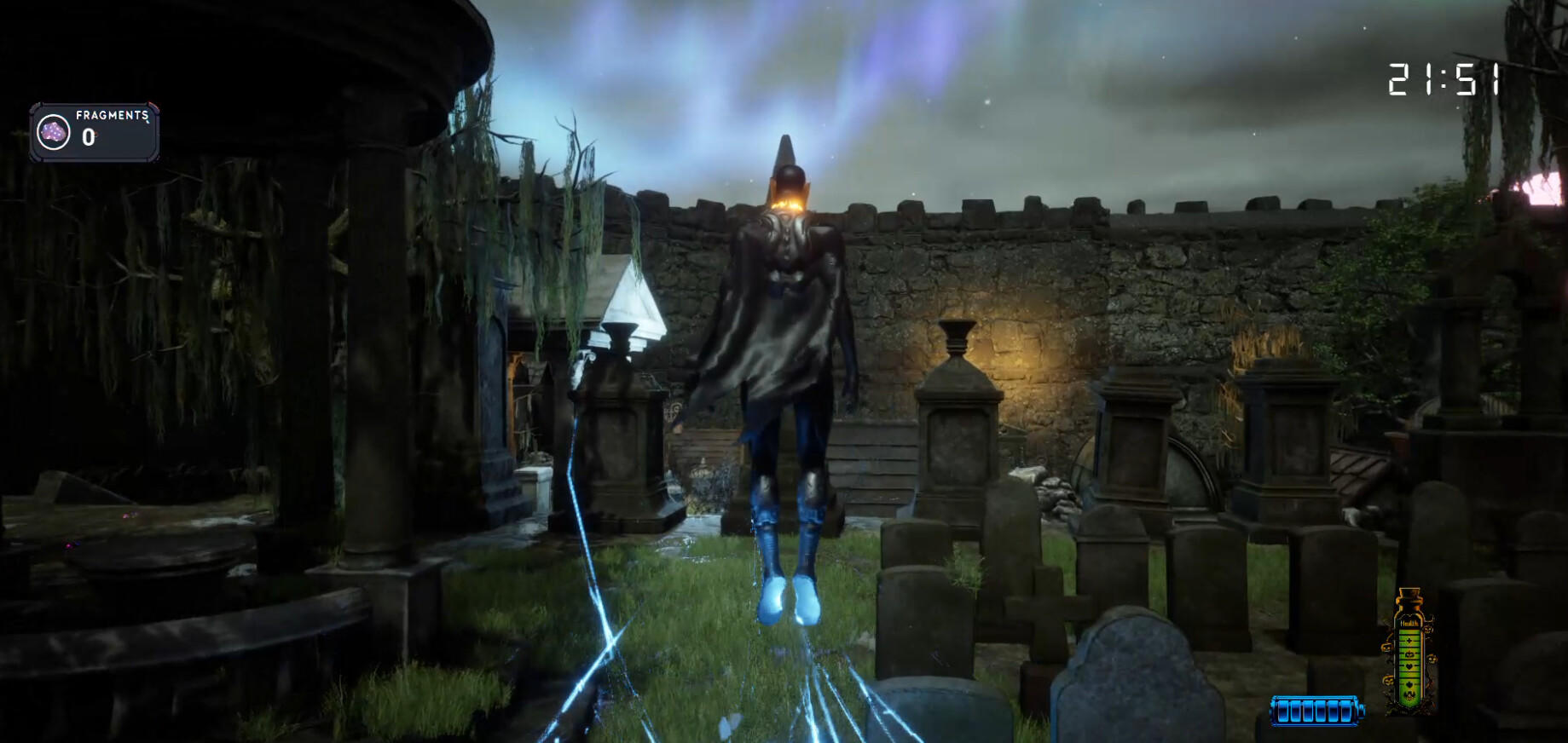
Task: Click the FRAGMENTS text label
Action: click(112, 115)
